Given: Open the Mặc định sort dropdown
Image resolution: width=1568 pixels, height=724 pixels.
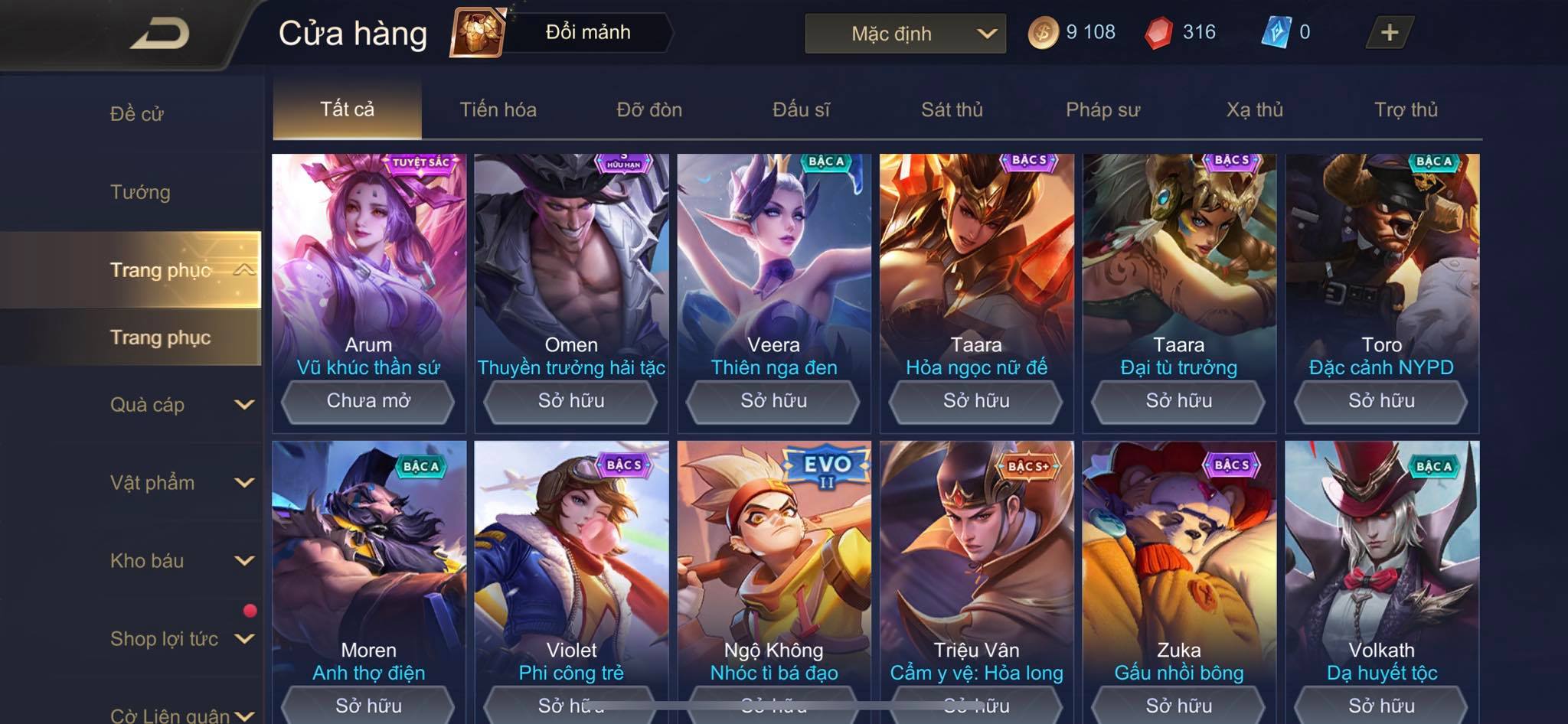Looking at the screenshot, I should click(x=905, y=34).
